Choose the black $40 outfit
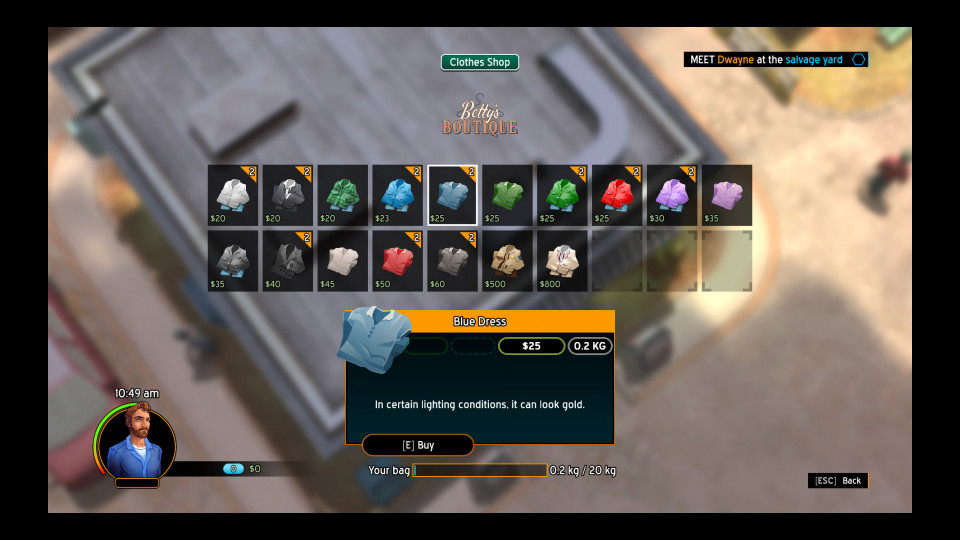960x540 pixels. (x=288, y=261)
